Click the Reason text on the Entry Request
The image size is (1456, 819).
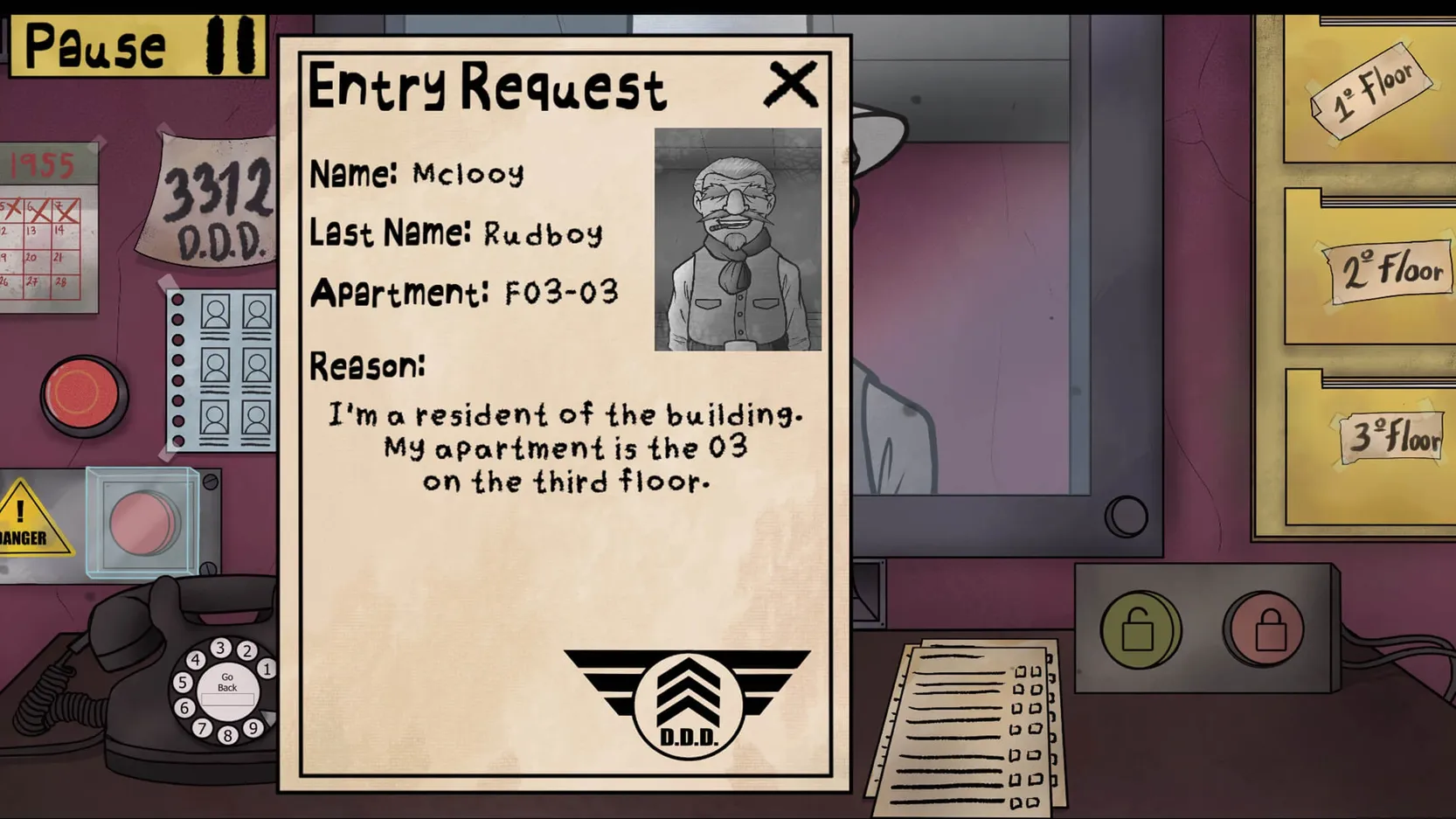coord(566,448)
